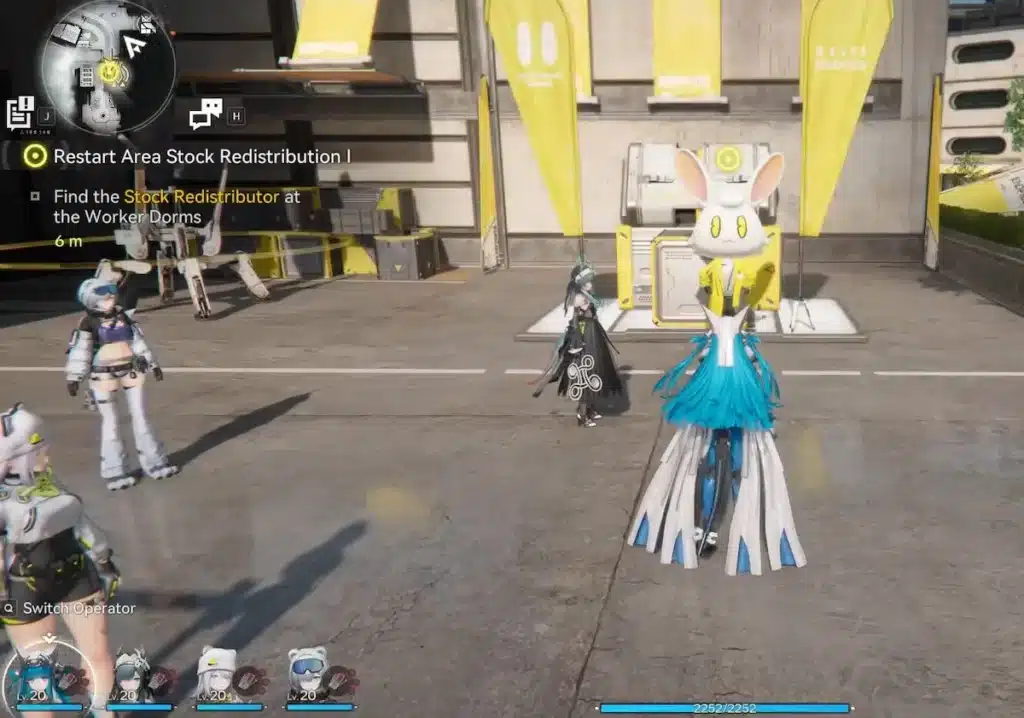Open the chat speech-bubbles icon
Viewport: 1024px width, 718px height.
205,114
